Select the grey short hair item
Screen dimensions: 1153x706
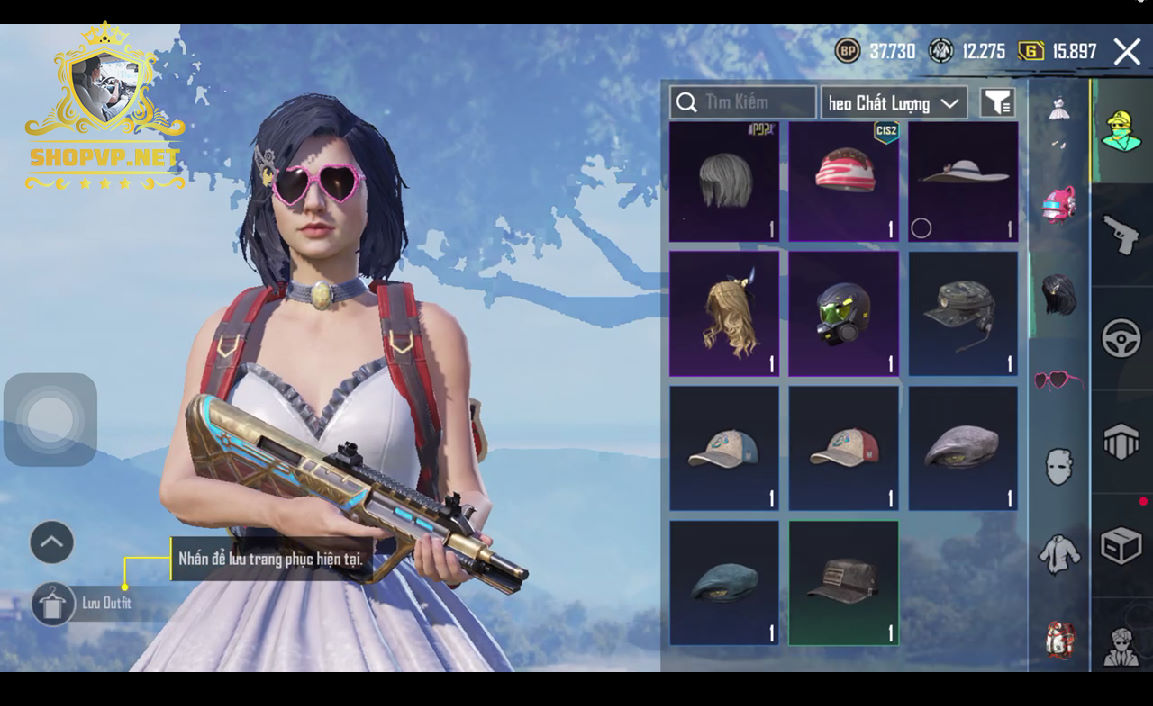coord(723,182)
